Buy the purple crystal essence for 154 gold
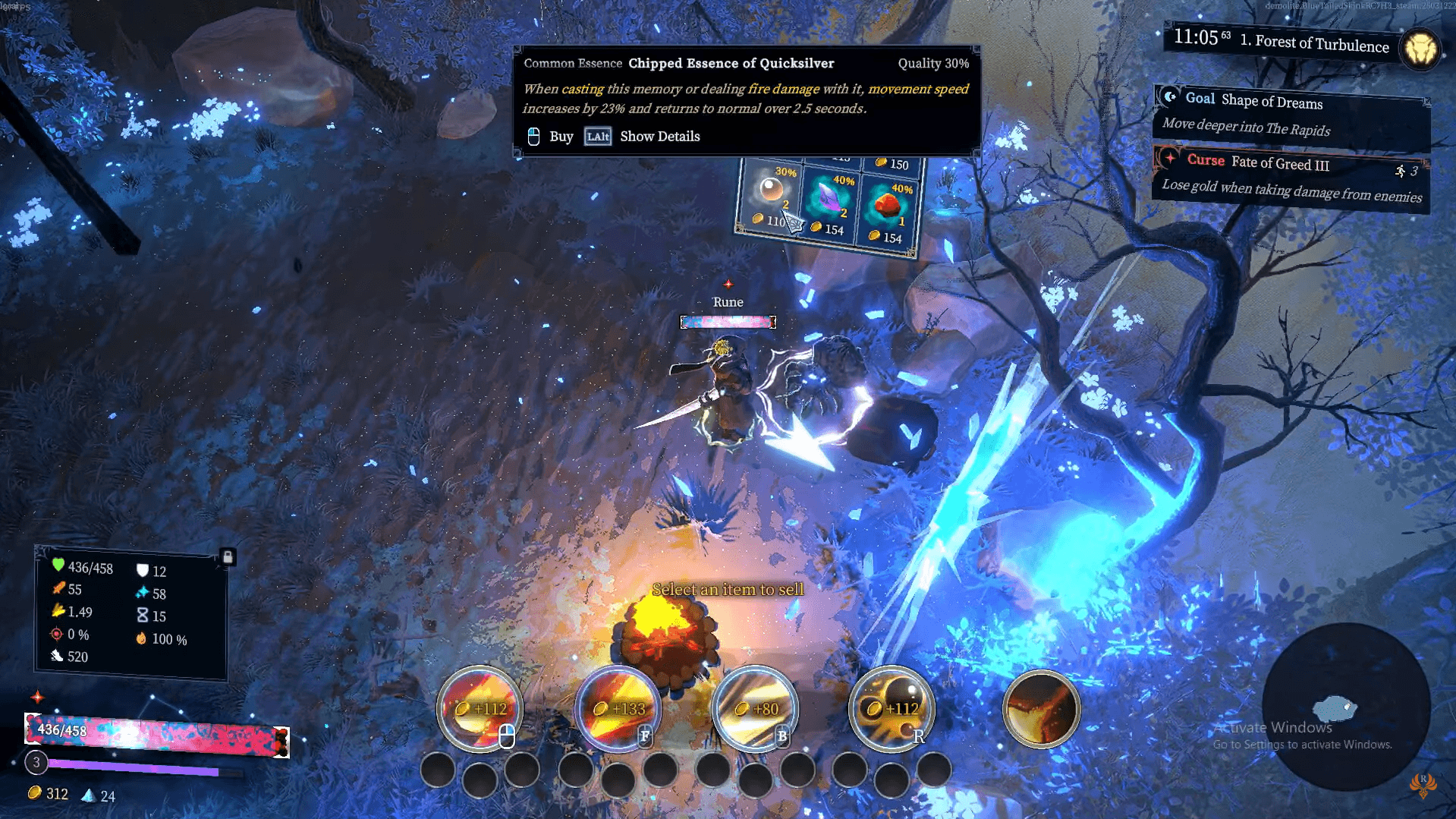This screenshot has width=1456, height=819. tap(828, 201)
